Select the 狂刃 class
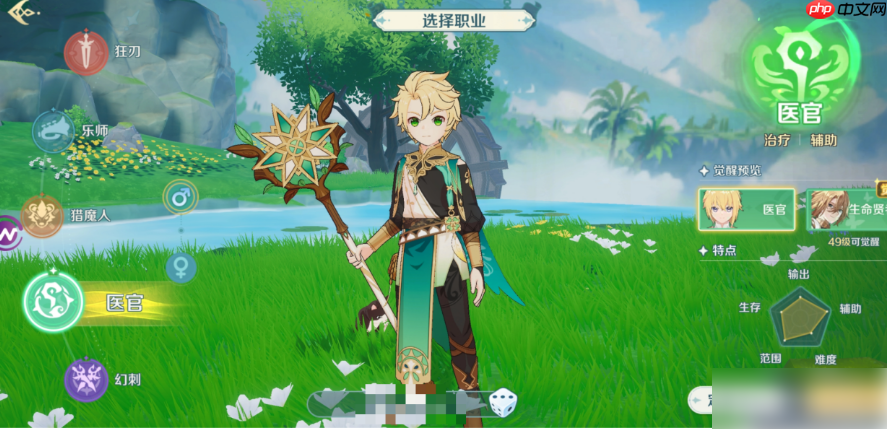Image resolution: width=887 pixels, height=429 pixels. pyautogui.click(x=86, y=51)
